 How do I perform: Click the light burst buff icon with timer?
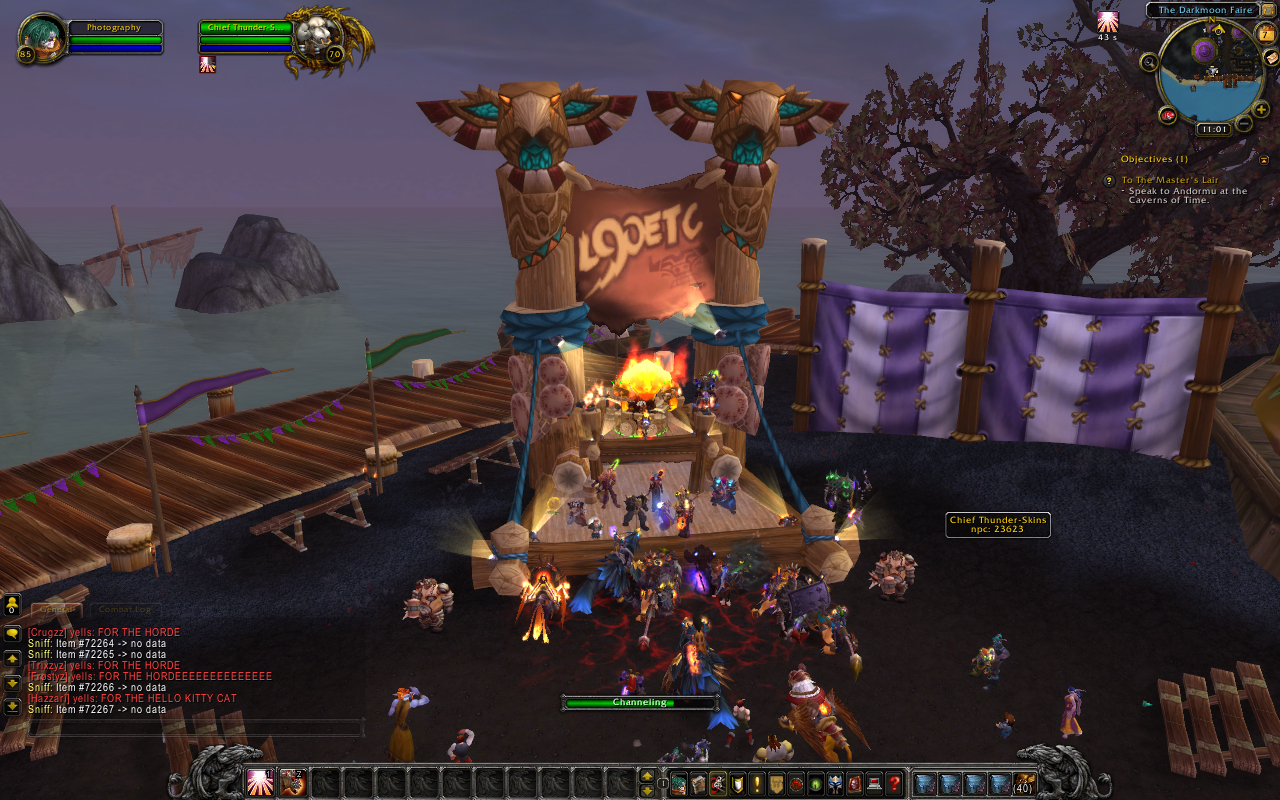coord(1107,22)
